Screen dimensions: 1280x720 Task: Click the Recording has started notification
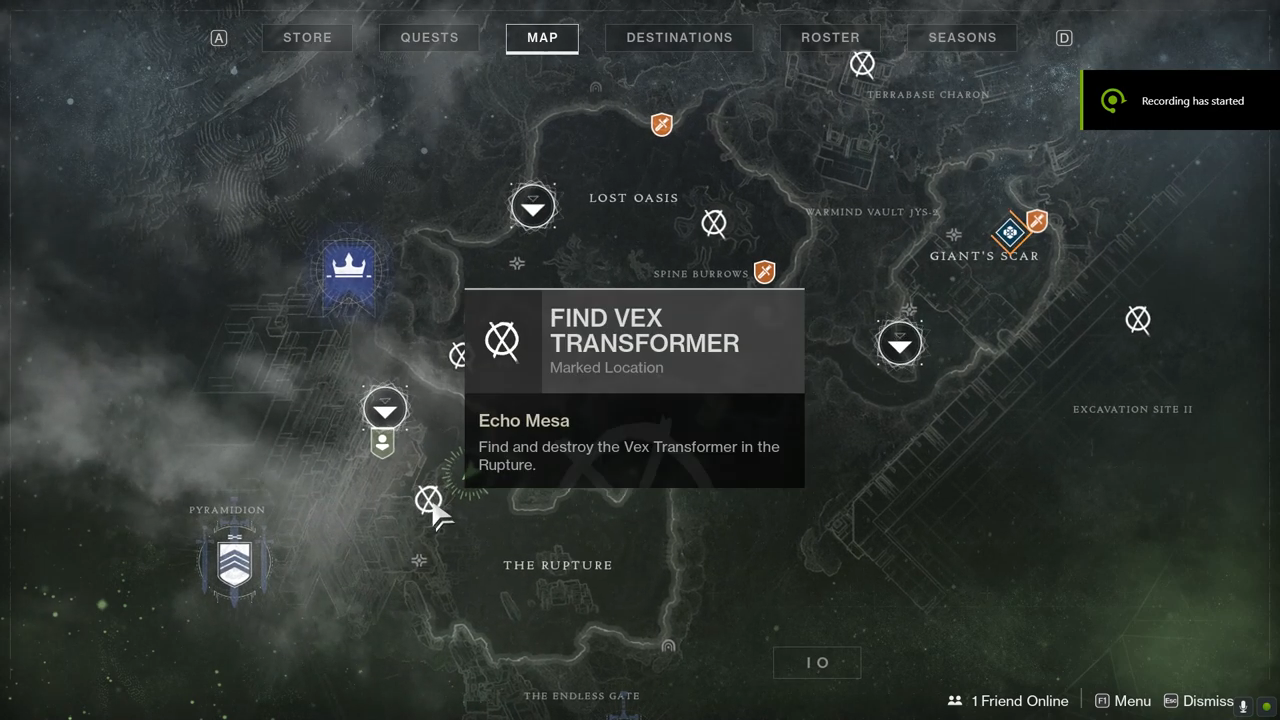(1180, 101)
